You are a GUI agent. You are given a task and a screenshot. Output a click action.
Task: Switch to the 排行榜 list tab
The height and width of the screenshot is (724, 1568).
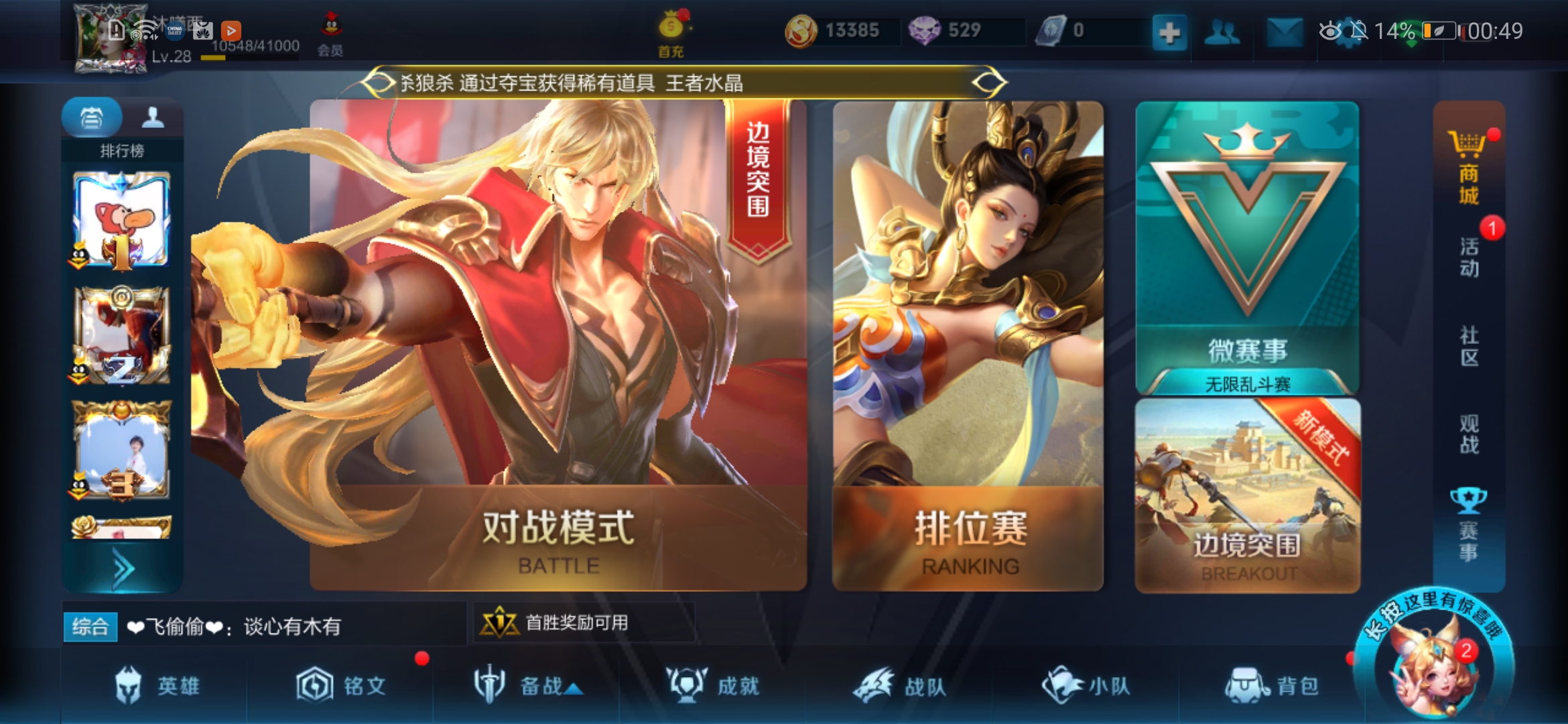pyautogui.click(x=92, y=117)
